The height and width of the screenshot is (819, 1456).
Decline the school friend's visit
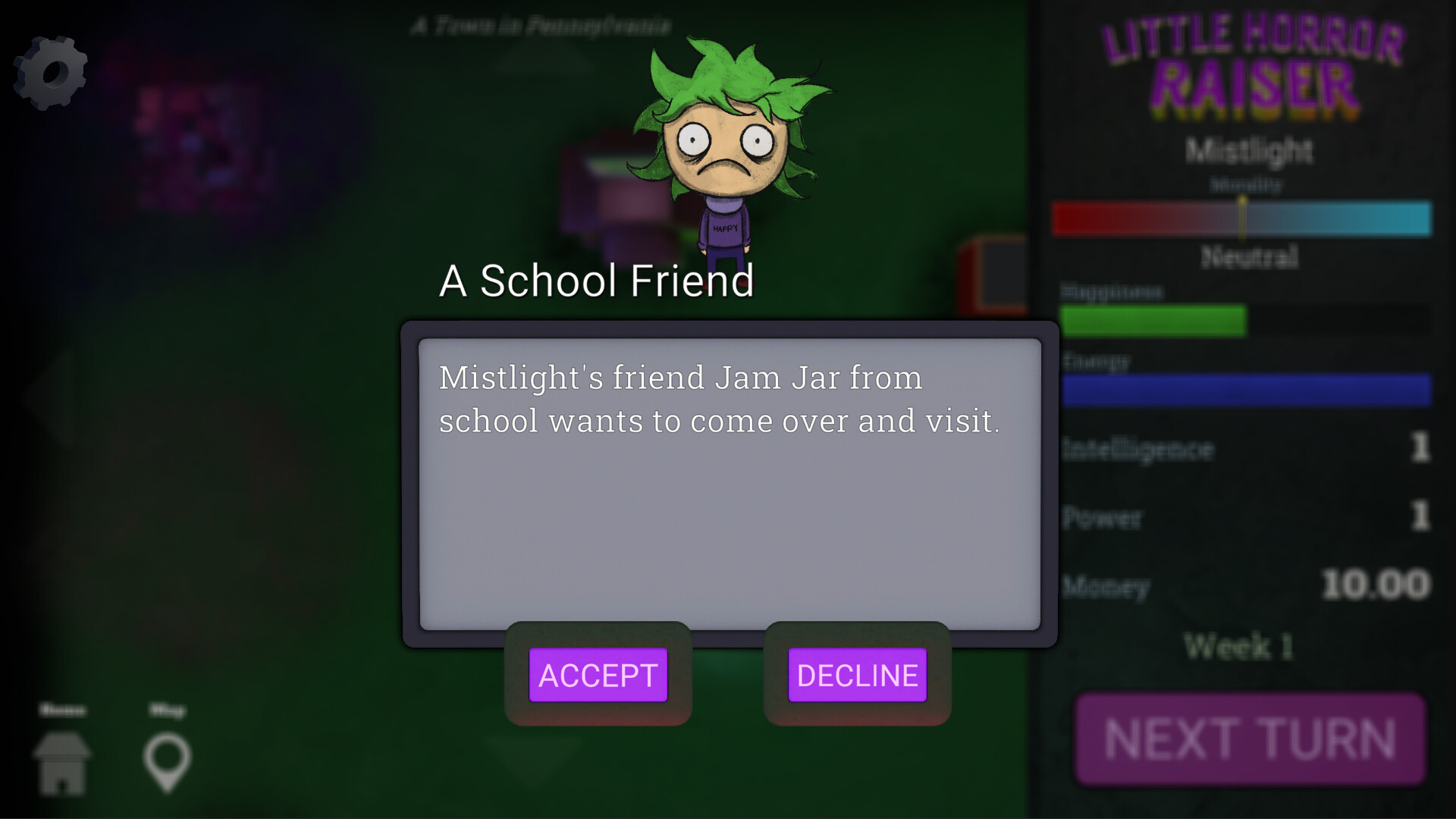pyautogui.click(x=857, y=675)
